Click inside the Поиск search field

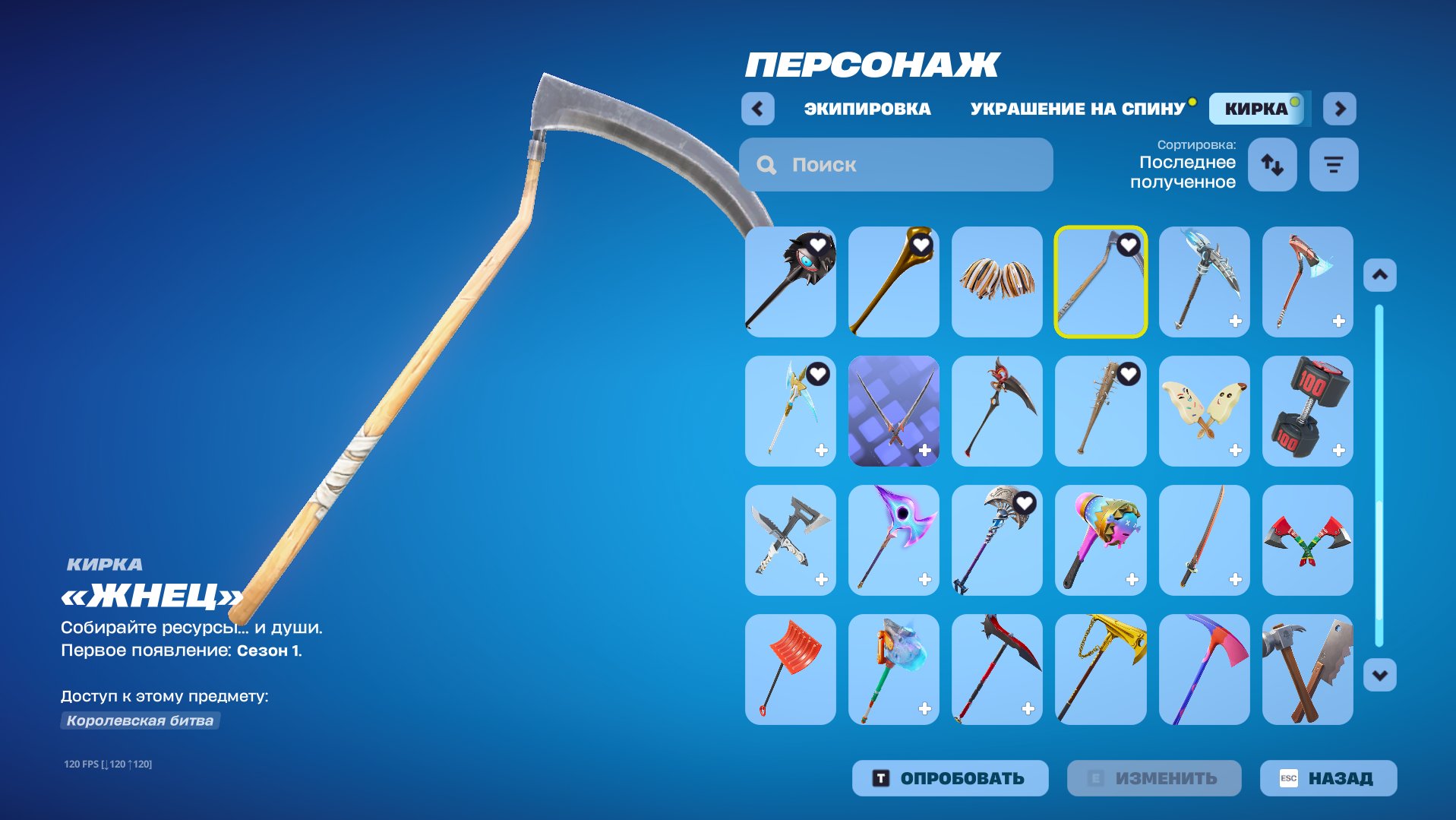coord(896,165)
